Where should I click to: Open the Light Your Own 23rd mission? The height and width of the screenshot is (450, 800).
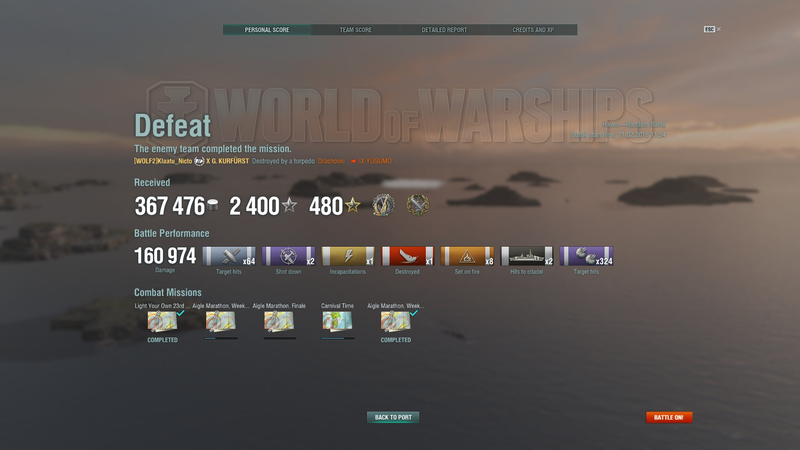tap(162, 321)
